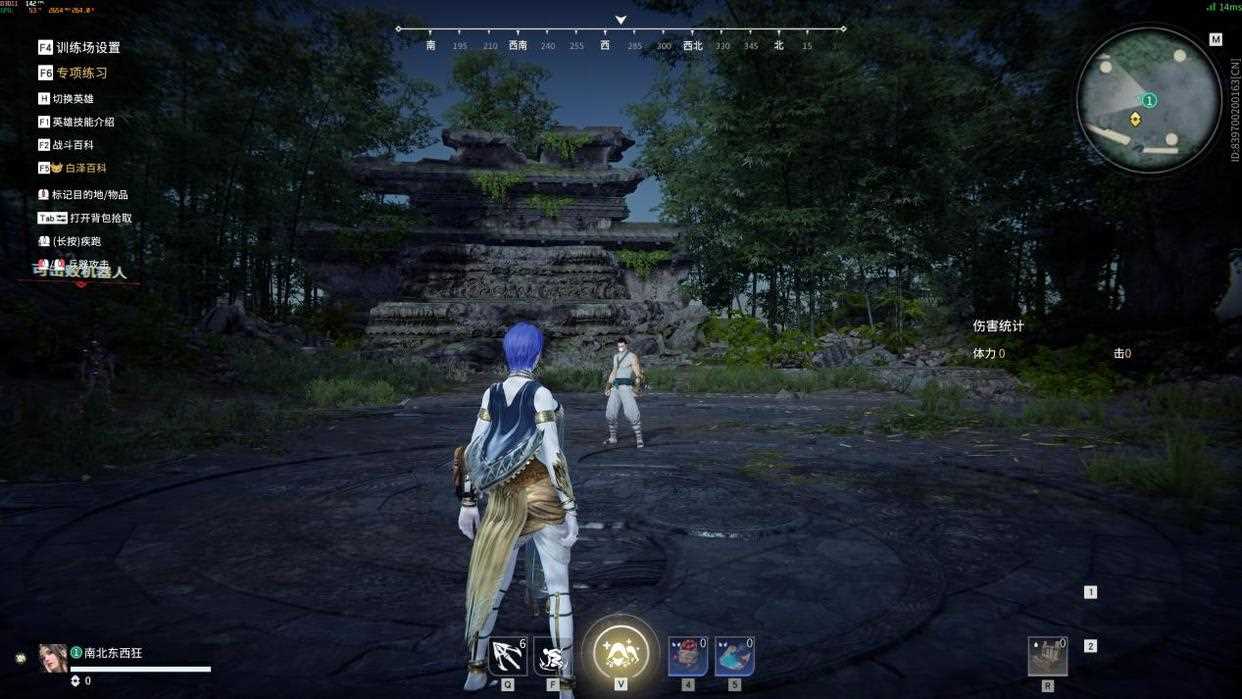The height and width of the screenshot is (699, 1242).
Task: Use the red healing item slot
Action: click(x=687, y=656)
